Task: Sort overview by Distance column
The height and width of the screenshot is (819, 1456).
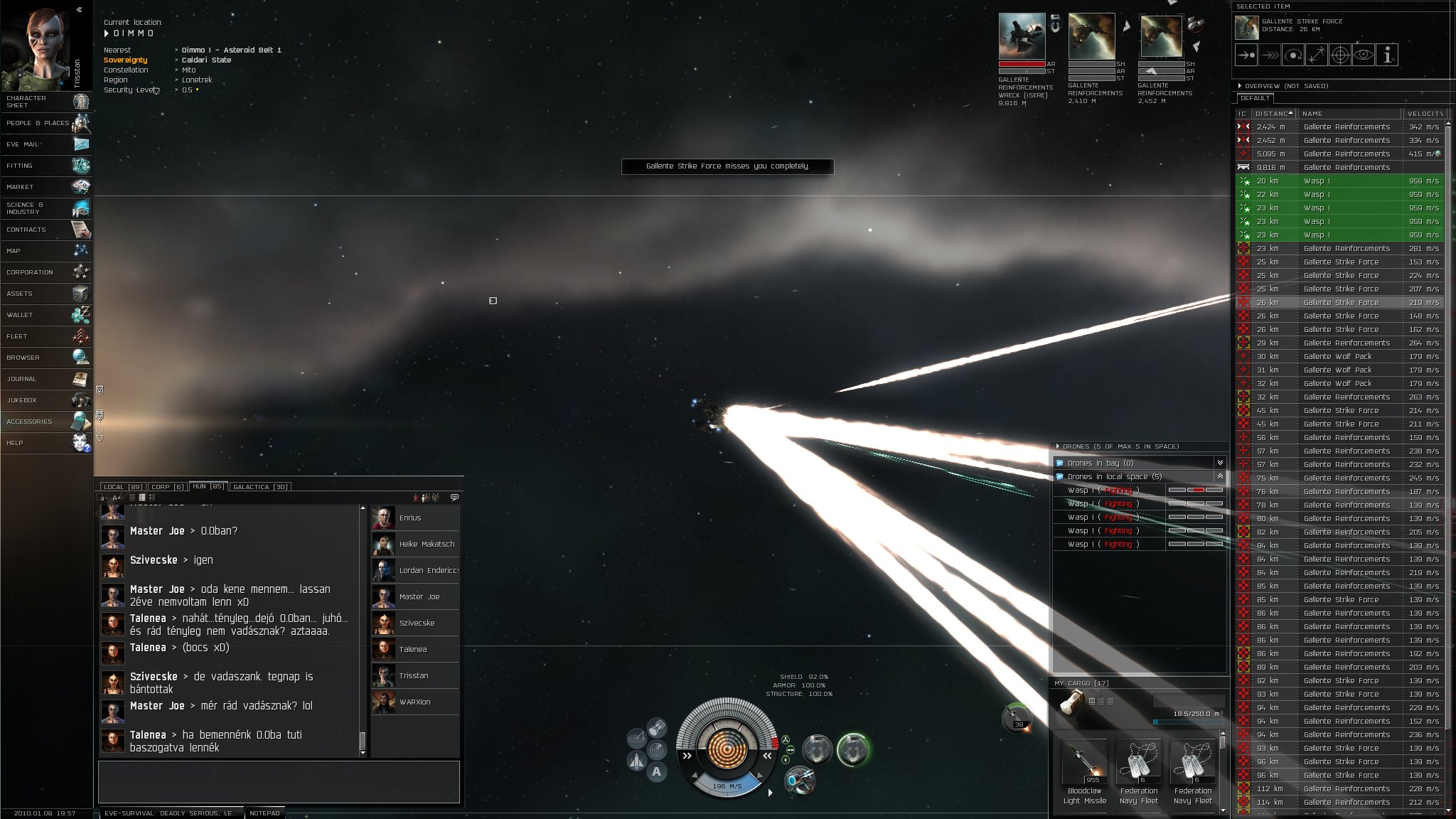Action: click(1273, 114)
